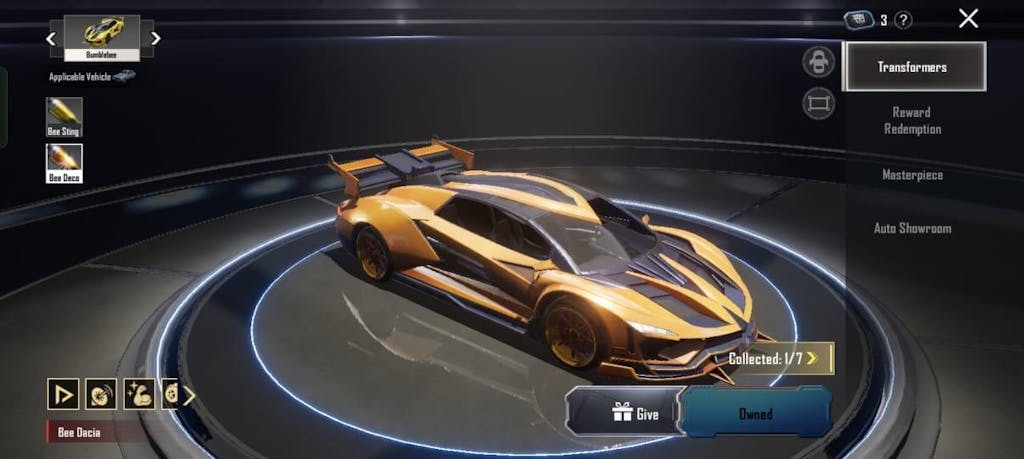
Task: Go to the Auto Showroom tab
Action: 912,228
